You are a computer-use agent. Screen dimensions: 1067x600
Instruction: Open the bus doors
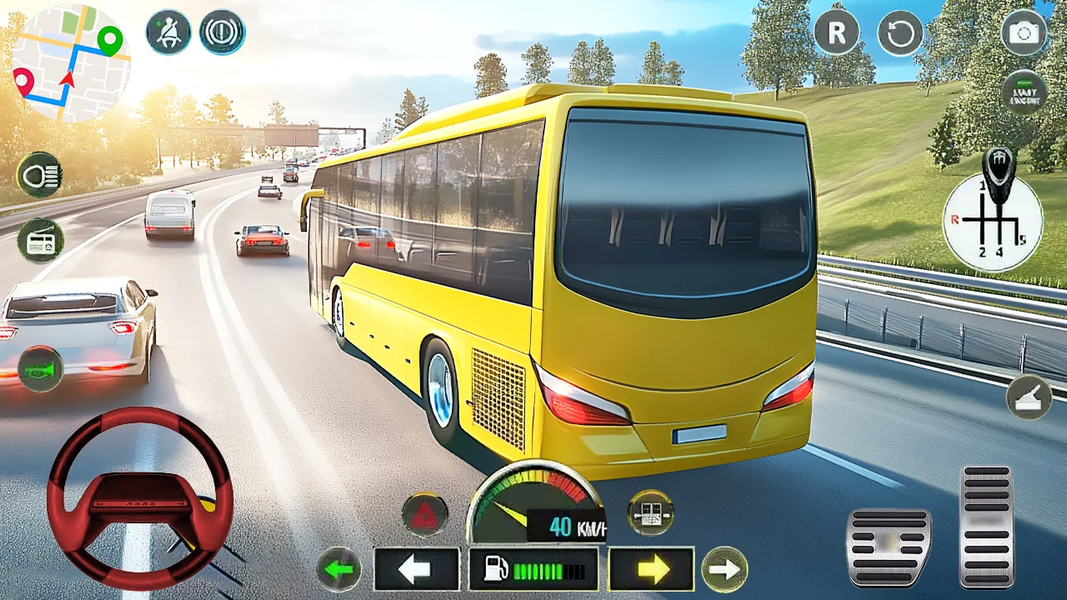point(650,512)
